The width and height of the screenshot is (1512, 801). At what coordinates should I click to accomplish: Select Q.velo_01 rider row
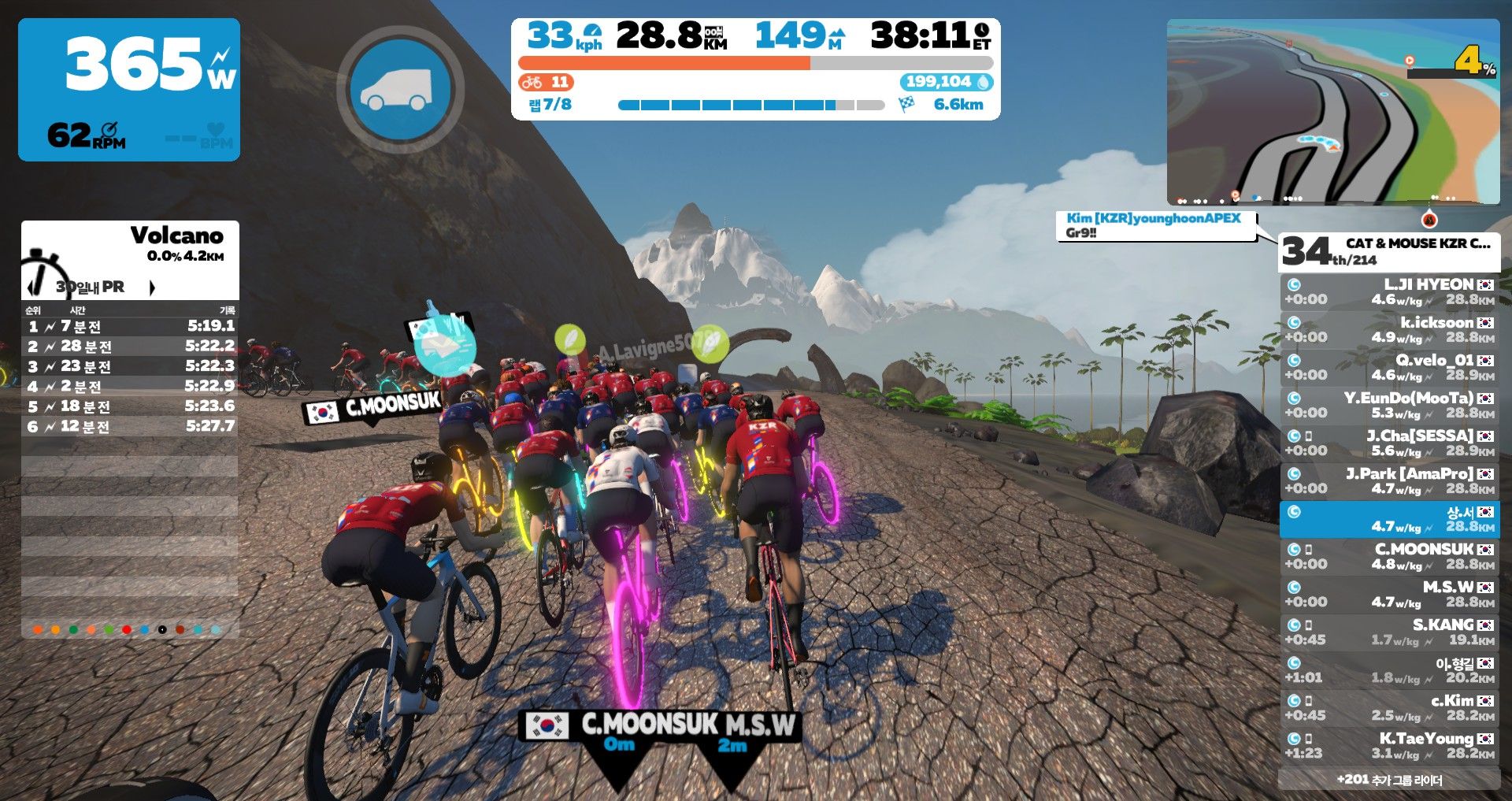[1389, 367]
